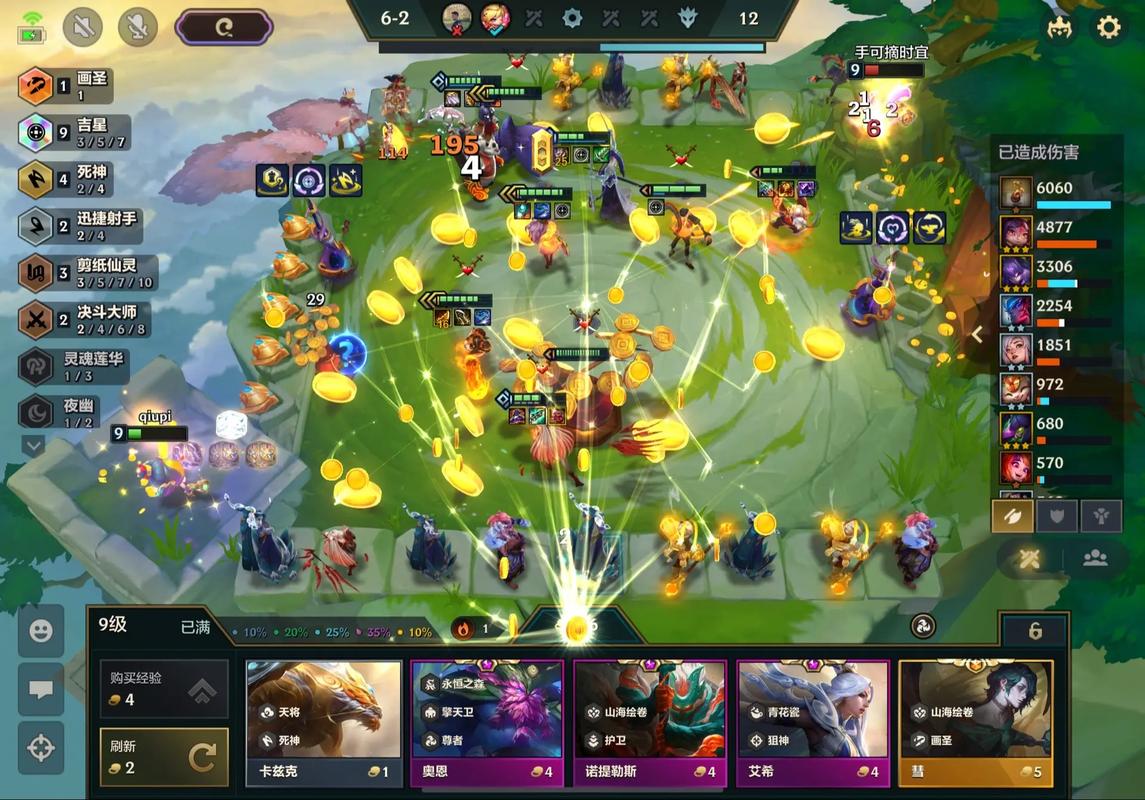This screenshot has height=800, width=1145.
Task: Collapse the damage panel arrow
Action: [978, 335]
